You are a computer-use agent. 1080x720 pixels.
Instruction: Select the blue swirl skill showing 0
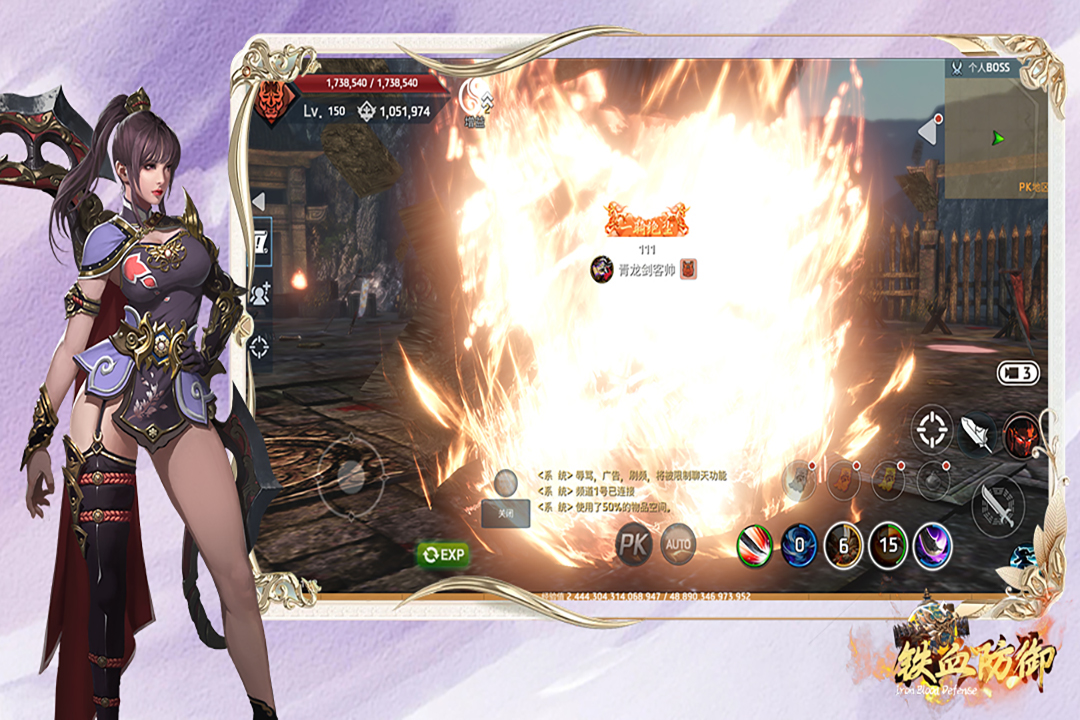(x=799, y=546)
